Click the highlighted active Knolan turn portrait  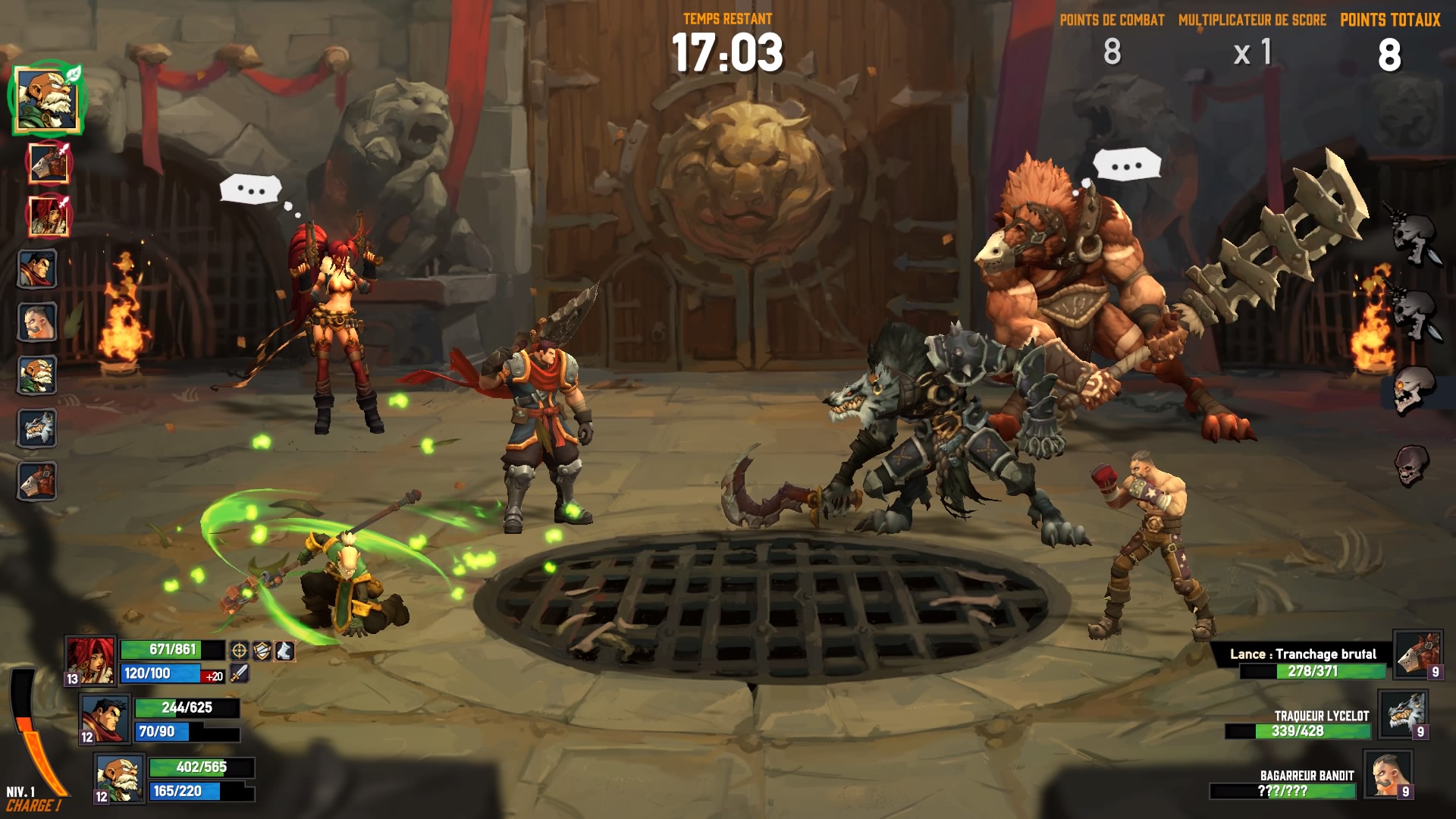click(x=47, y=99)
